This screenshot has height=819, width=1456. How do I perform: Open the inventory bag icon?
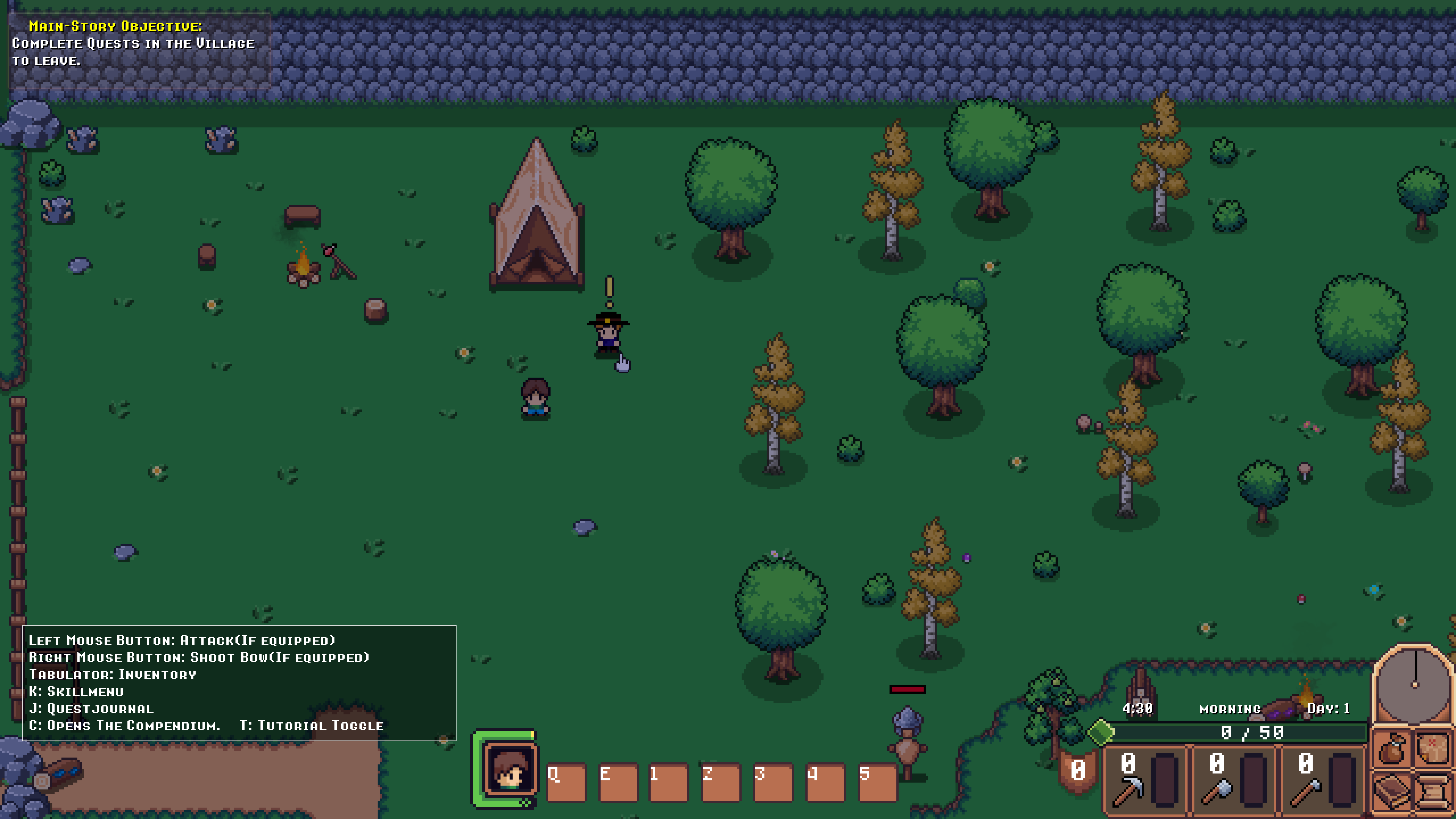[x=1392, y=749]
